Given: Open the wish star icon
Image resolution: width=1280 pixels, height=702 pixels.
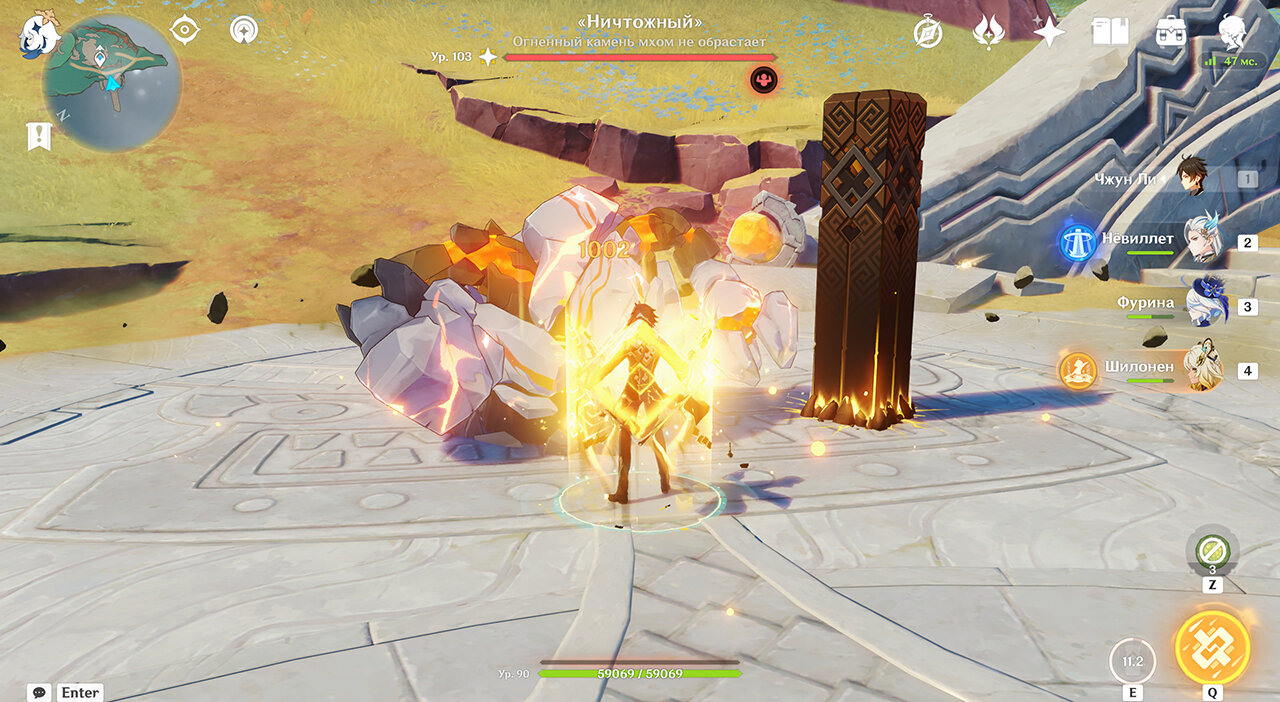Looking at the screenshot, I should (1049, 32).
